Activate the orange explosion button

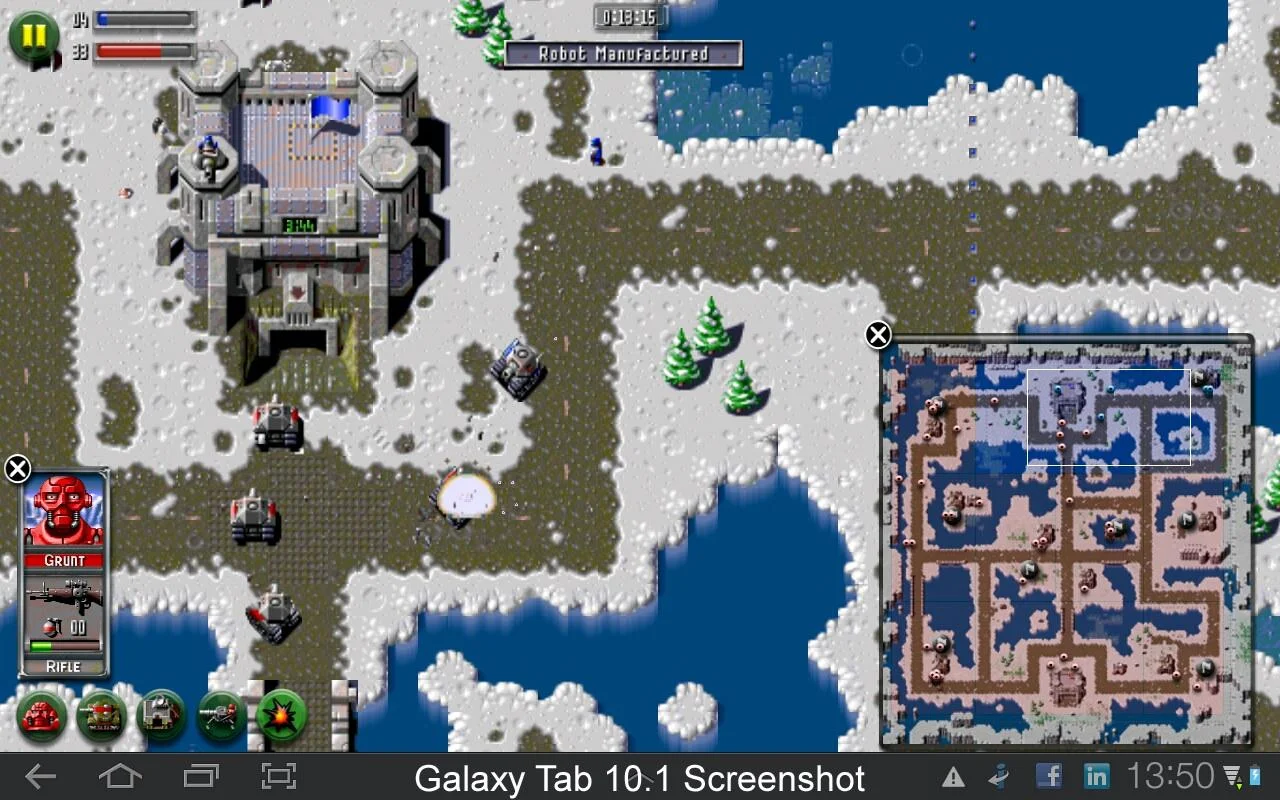(281, 716)
